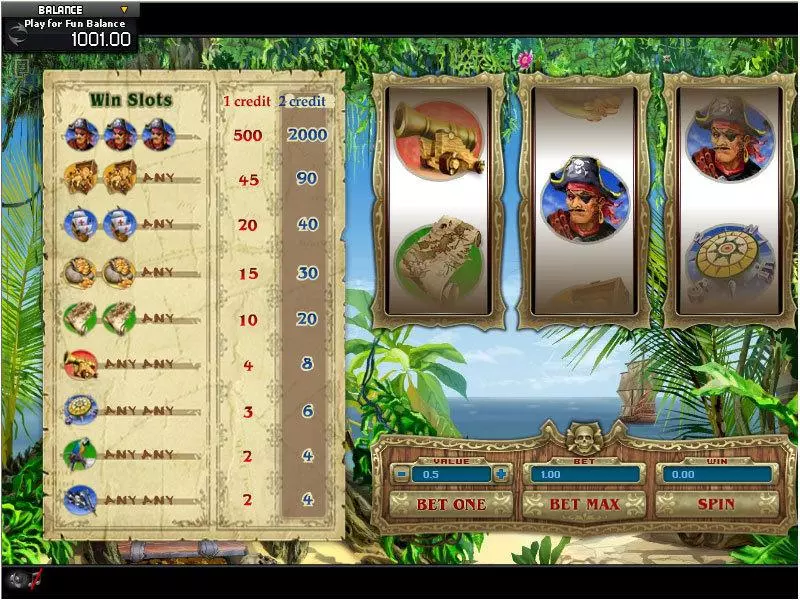Place the maximum bet with BET MAX
800x600 pixels.
click(584, 504)
